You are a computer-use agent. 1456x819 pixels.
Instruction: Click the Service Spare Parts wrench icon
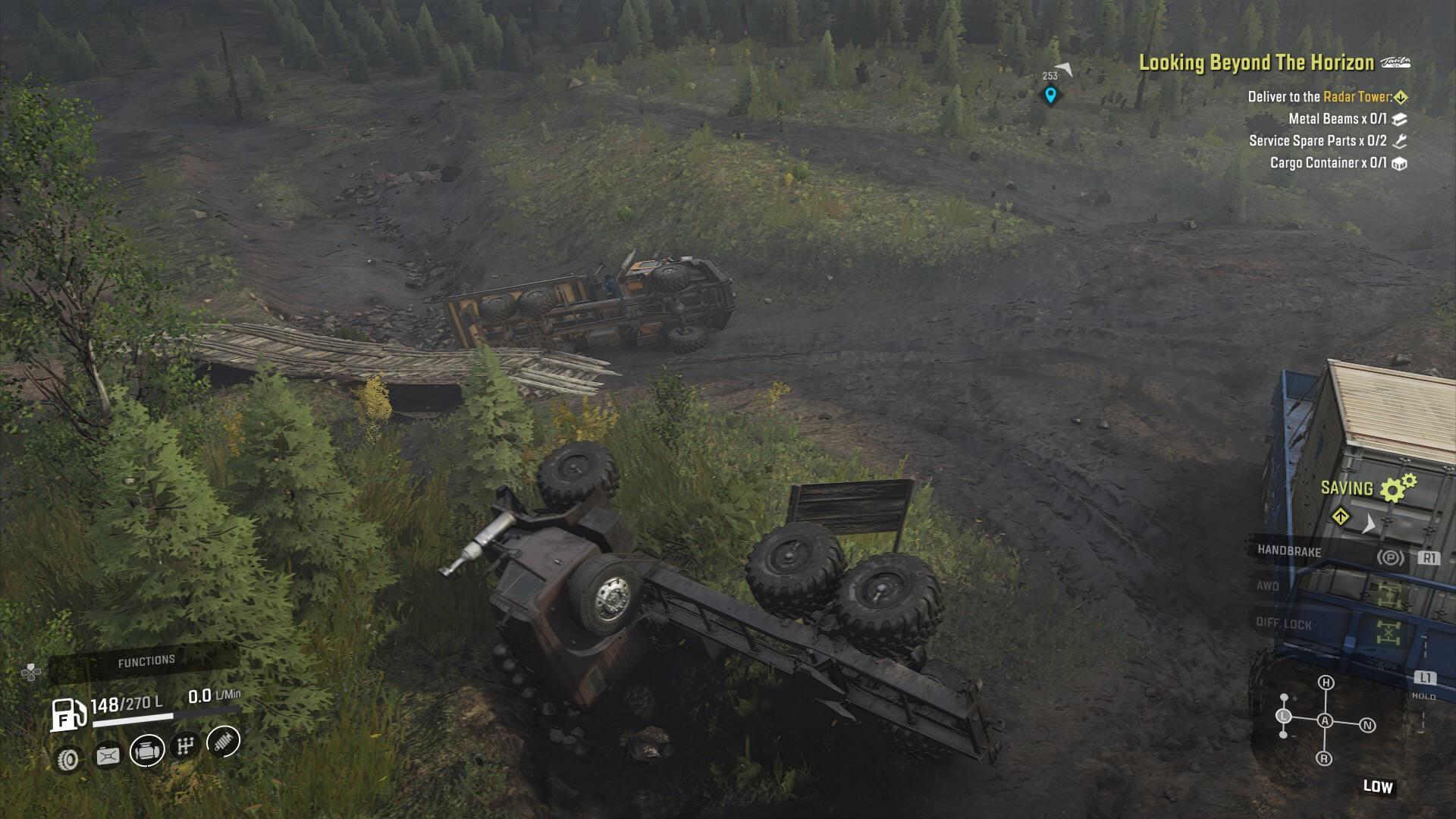click(x=1401, y=140)
